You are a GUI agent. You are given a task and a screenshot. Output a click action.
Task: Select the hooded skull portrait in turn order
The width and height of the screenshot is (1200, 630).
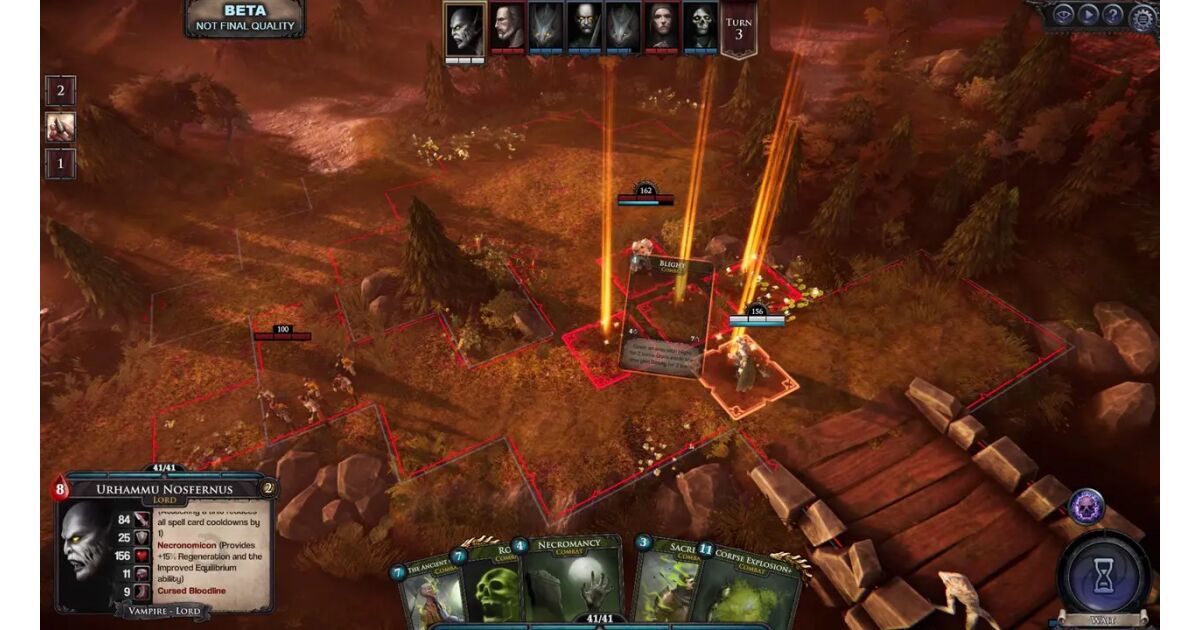700,28
